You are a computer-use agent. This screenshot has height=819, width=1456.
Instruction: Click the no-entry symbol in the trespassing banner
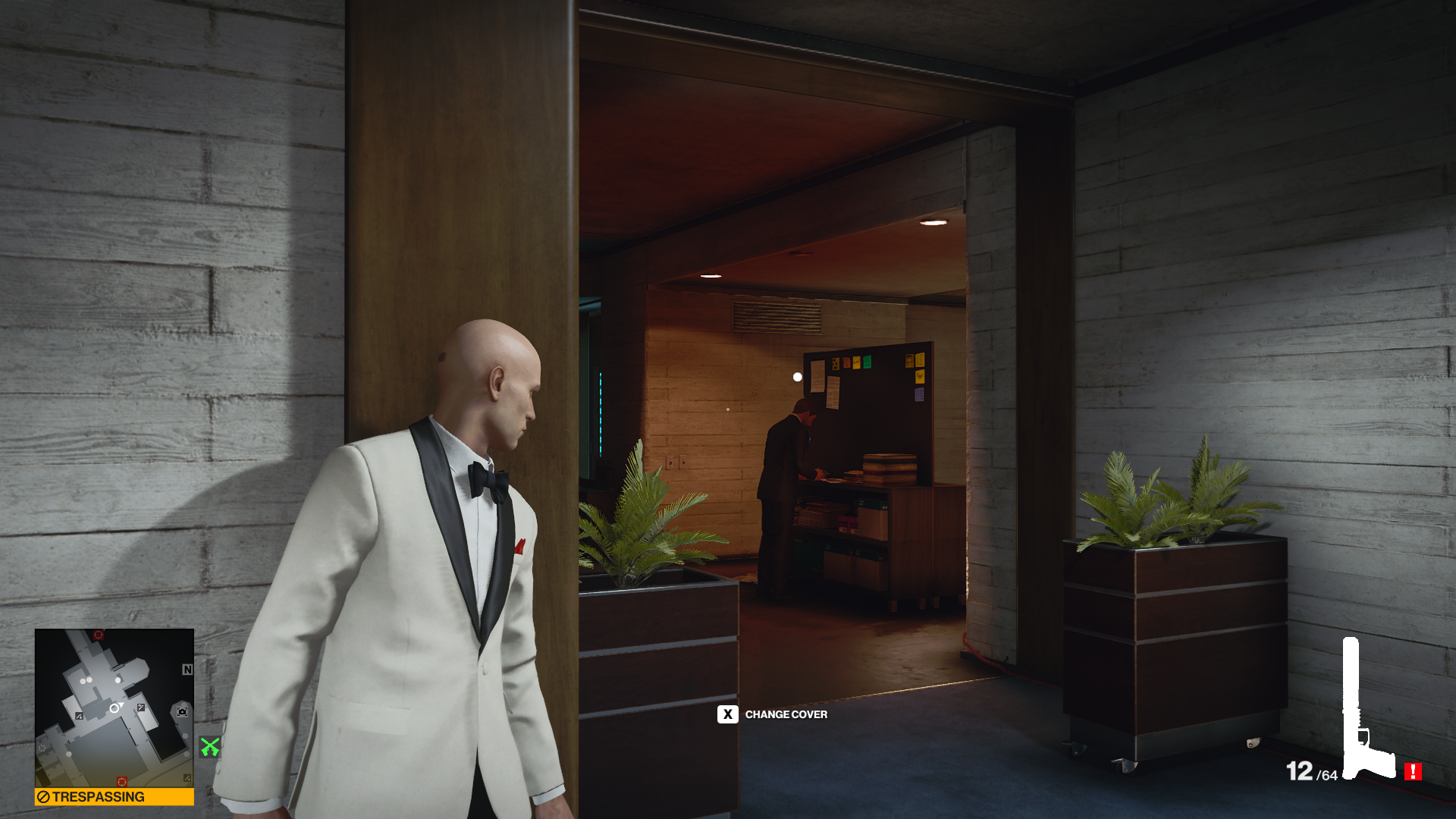point(42,795)
